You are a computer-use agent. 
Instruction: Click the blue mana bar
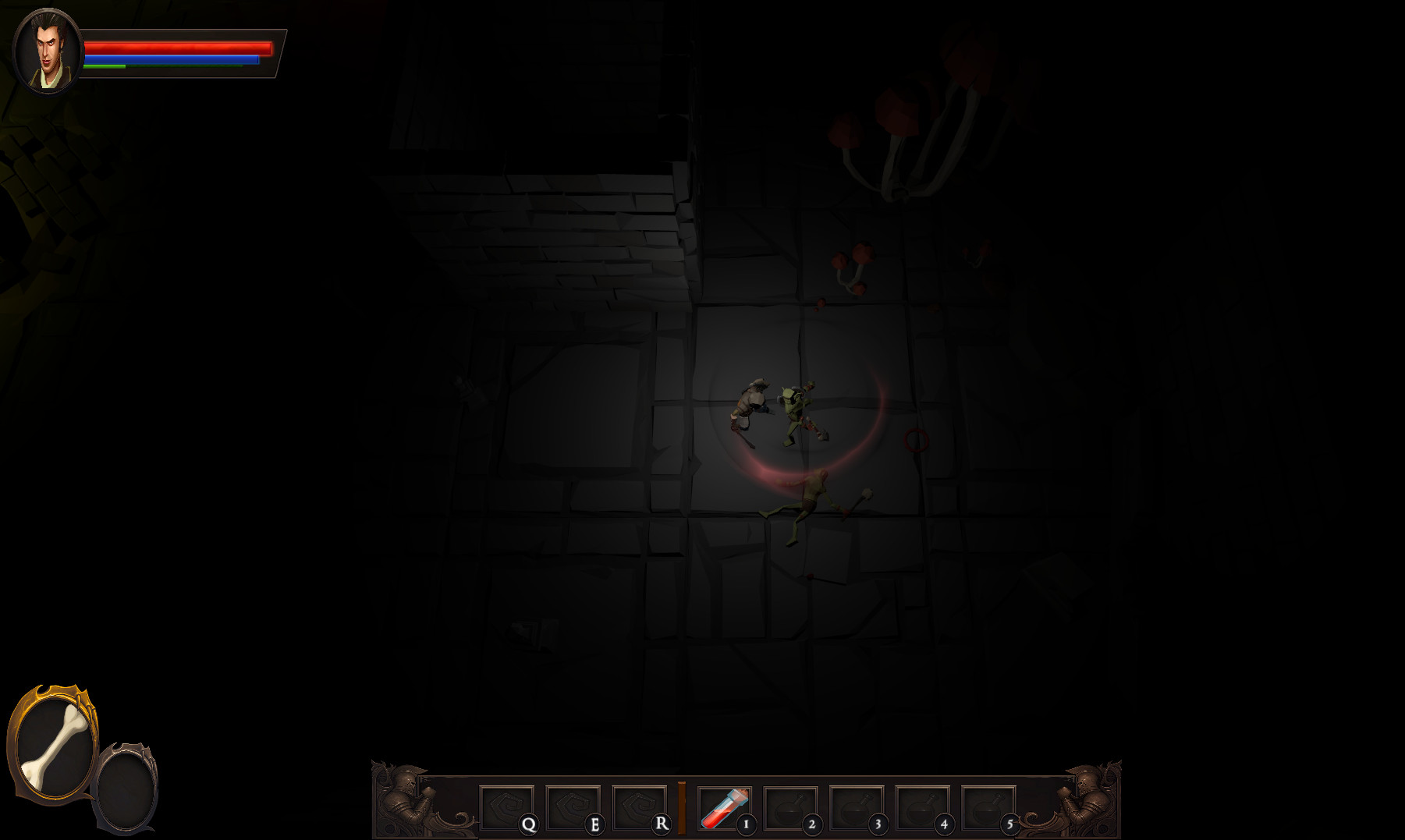pyautogui.click(x=172, y=58)
